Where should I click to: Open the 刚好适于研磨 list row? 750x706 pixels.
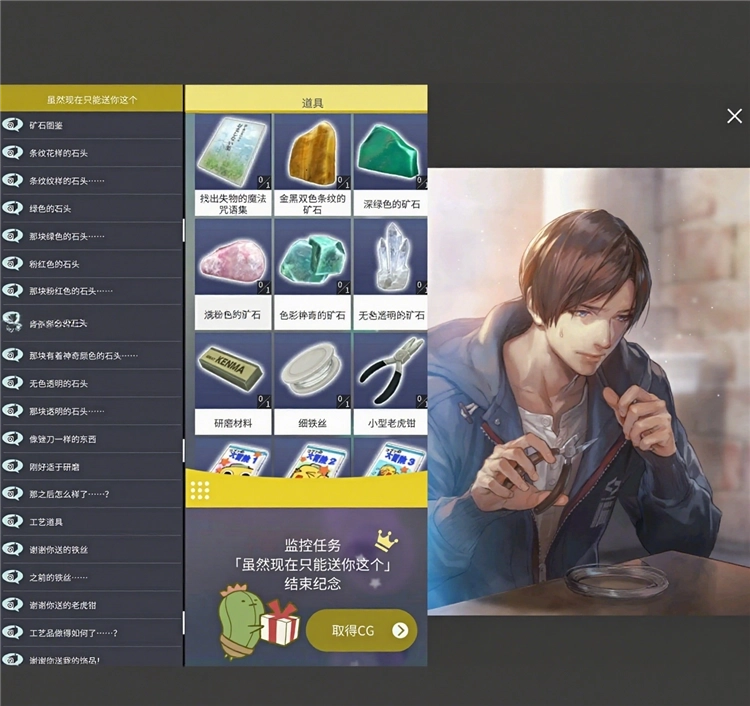90,466
